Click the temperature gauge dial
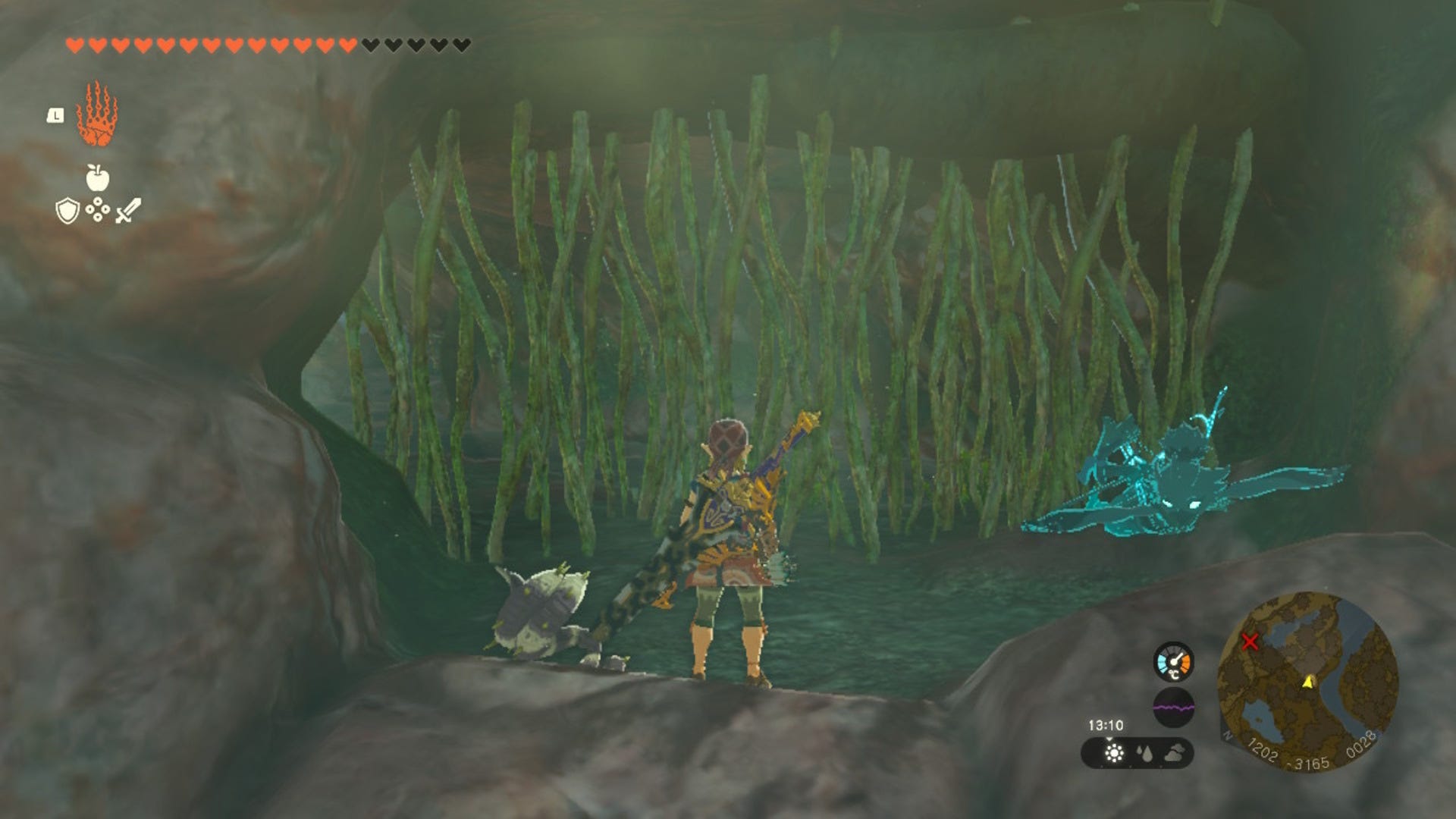 click(x=1174, y=661)
